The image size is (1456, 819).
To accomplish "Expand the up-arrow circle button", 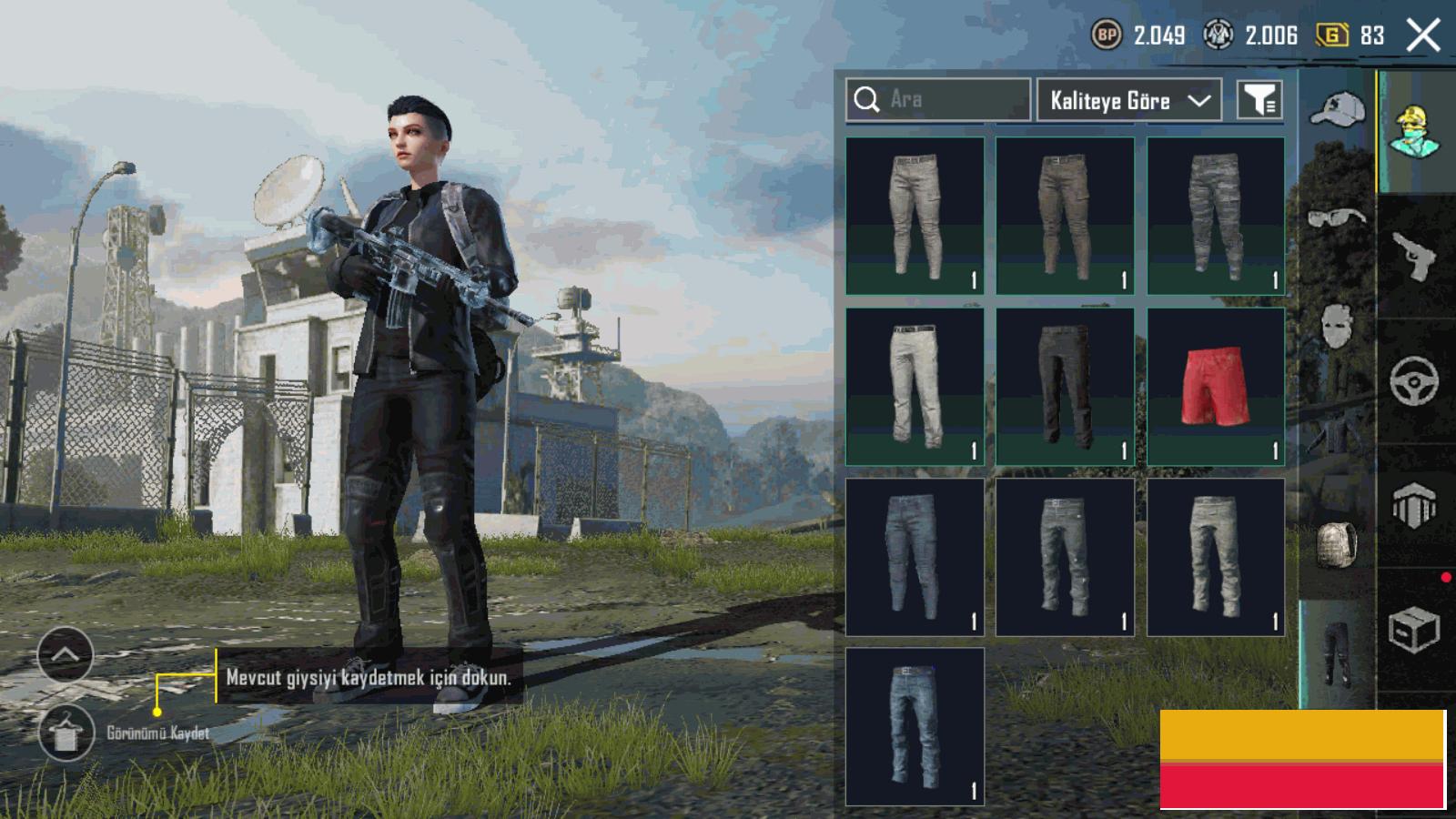I will [66, 654].
